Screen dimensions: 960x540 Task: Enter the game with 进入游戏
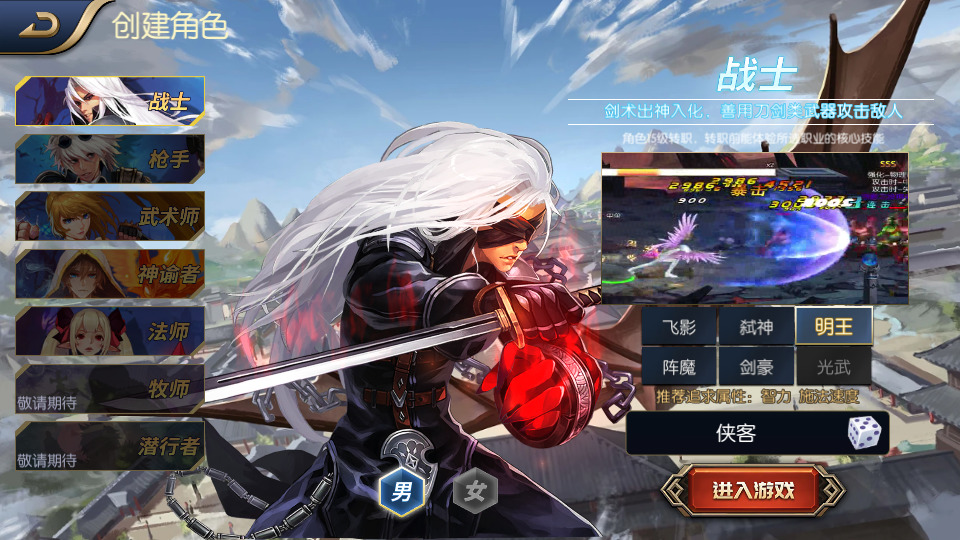tap(753, 490)
